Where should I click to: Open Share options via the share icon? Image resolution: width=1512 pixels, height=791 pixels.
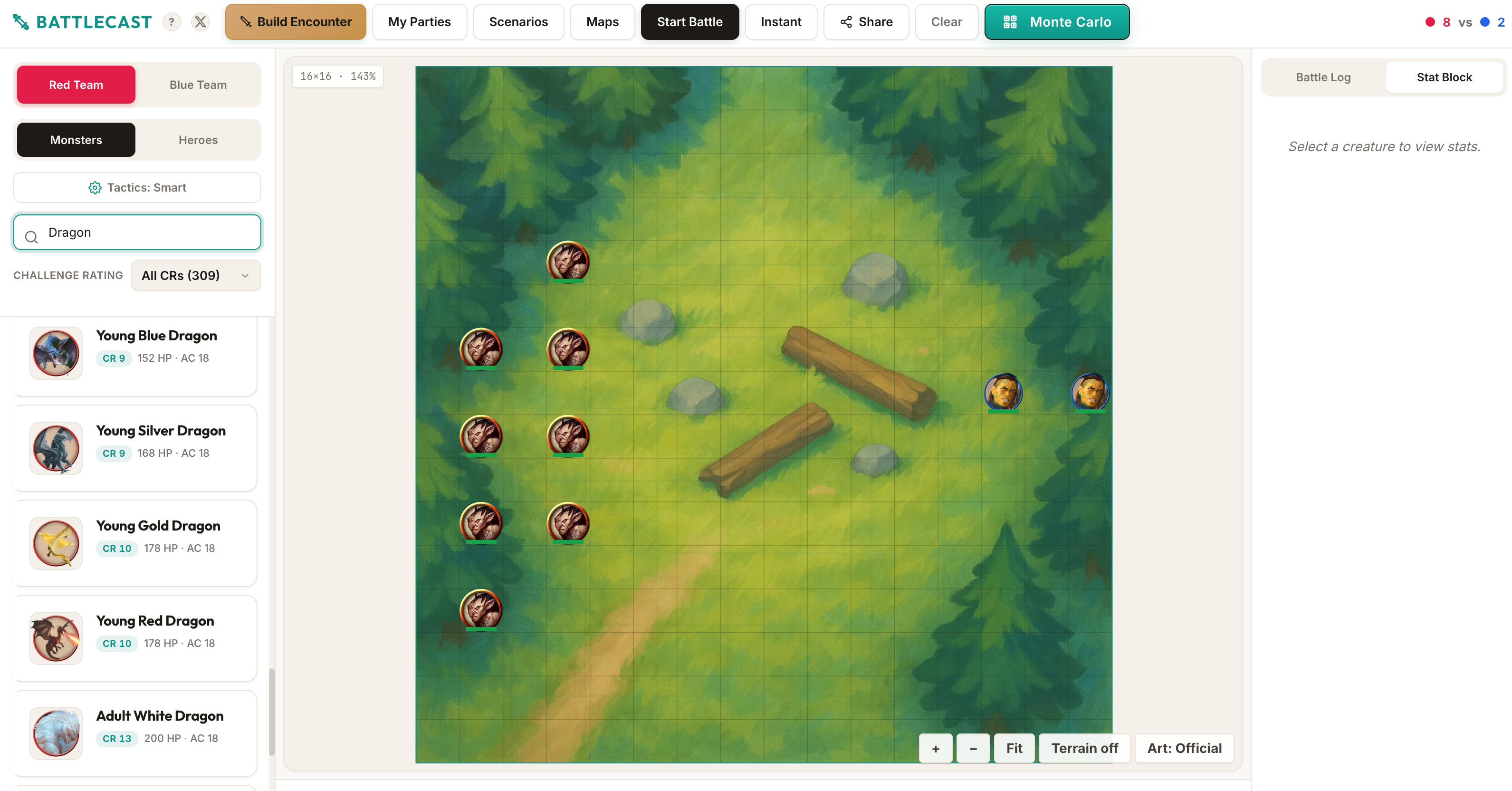[845, 22]
